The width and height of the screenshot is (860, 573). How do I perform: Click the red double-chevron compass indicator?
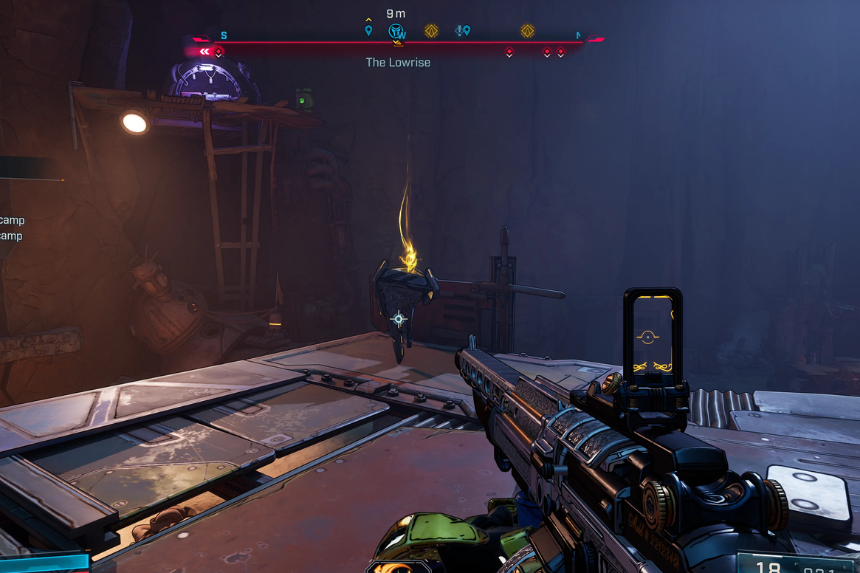tap(205, 51)
